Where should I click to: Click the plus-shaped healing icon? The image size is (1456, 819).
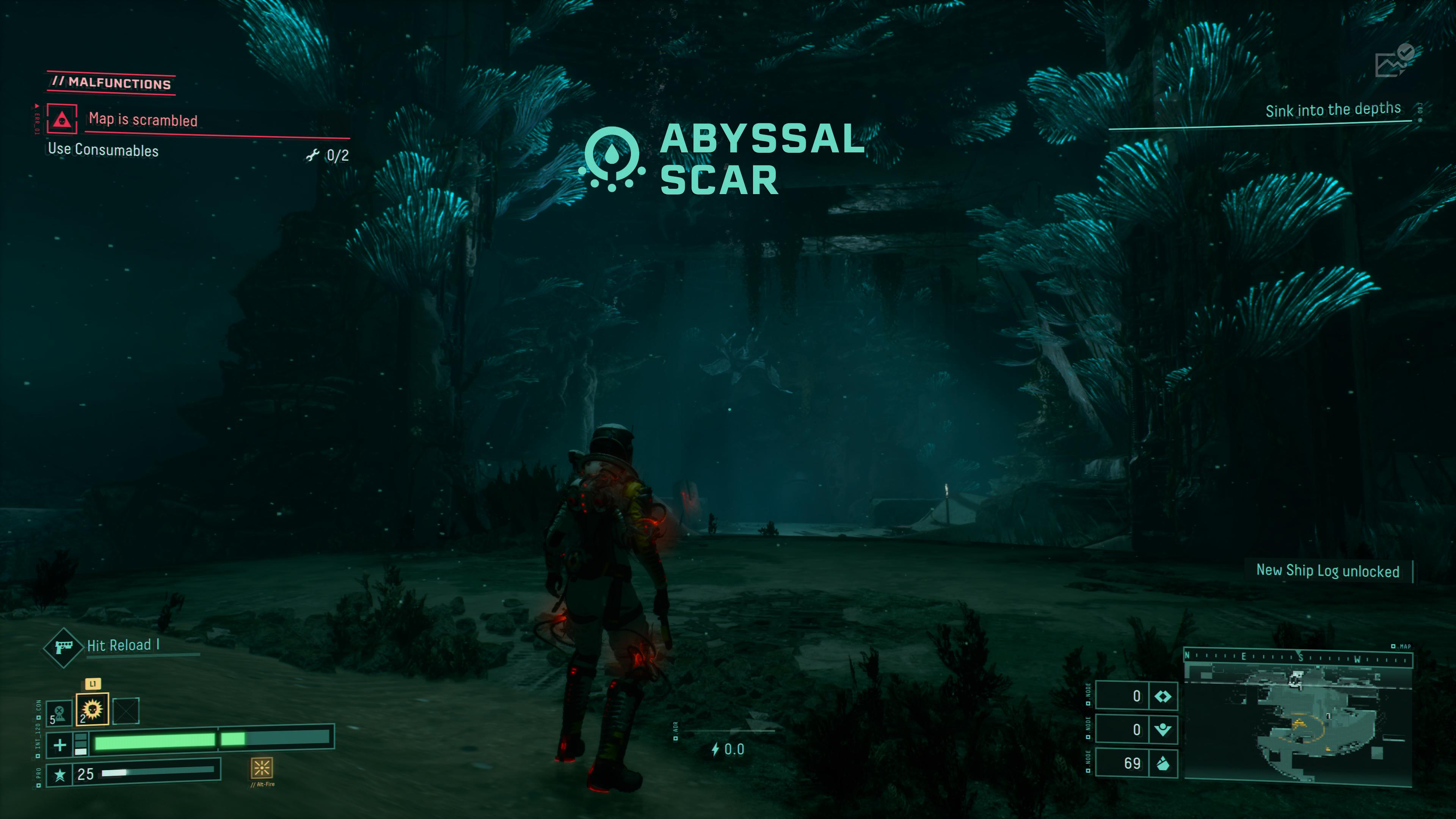pyautogui.click(x=60, y=745)
